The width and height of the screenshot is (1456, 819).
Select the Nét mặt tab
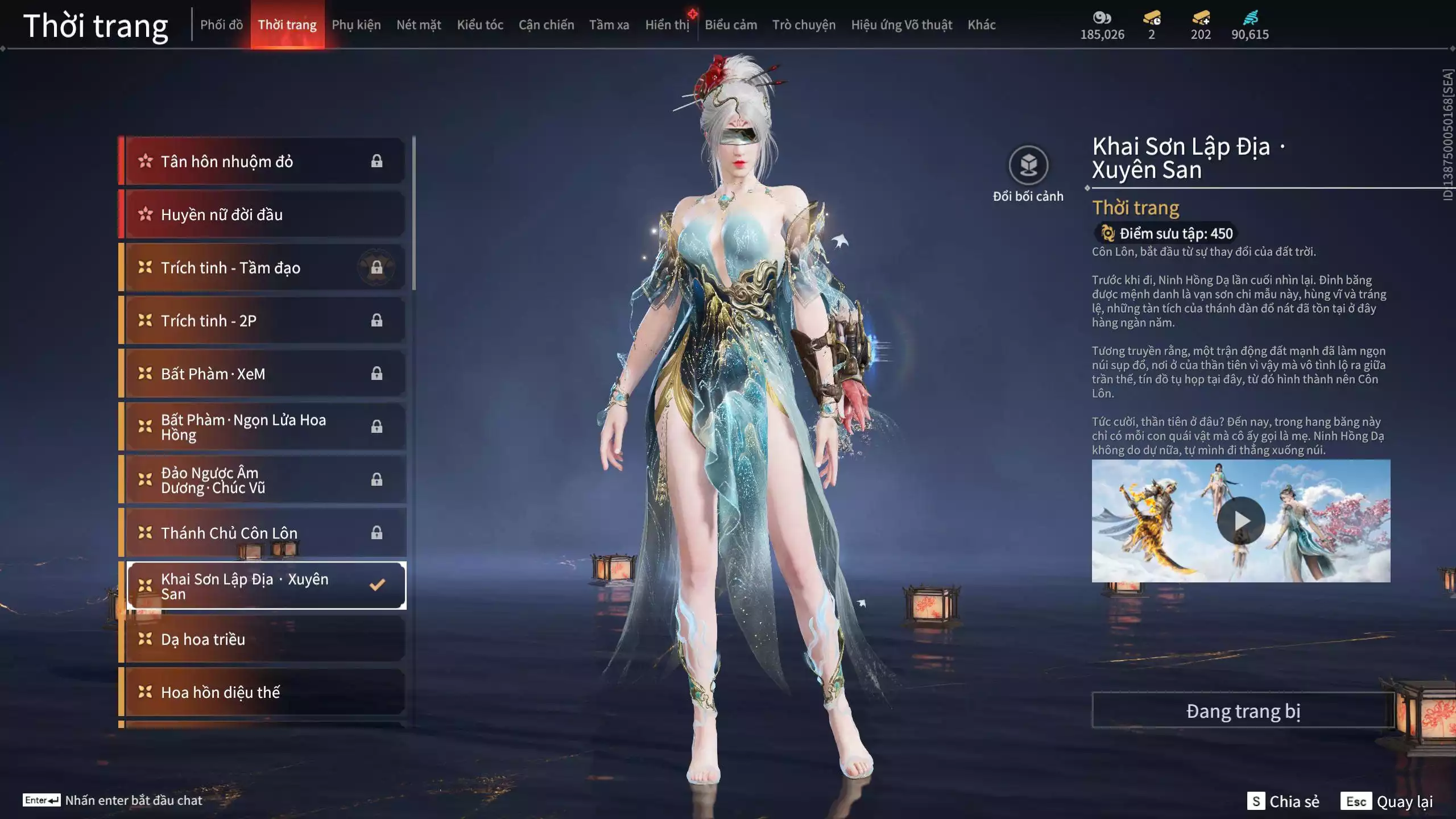pos(419,25)
